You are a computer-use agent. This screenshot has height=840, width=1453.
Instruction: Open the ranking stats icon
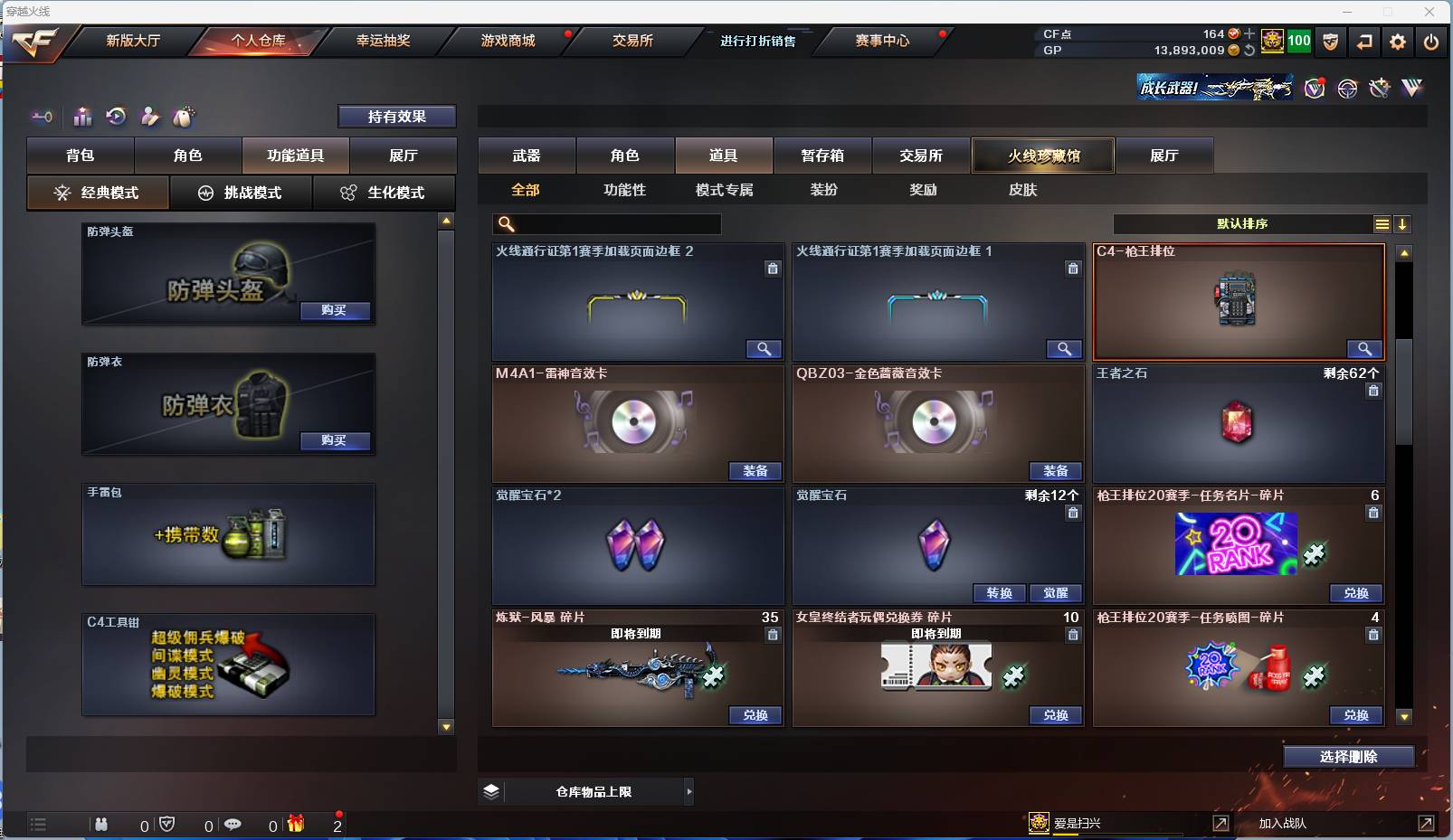click(82, 117)
